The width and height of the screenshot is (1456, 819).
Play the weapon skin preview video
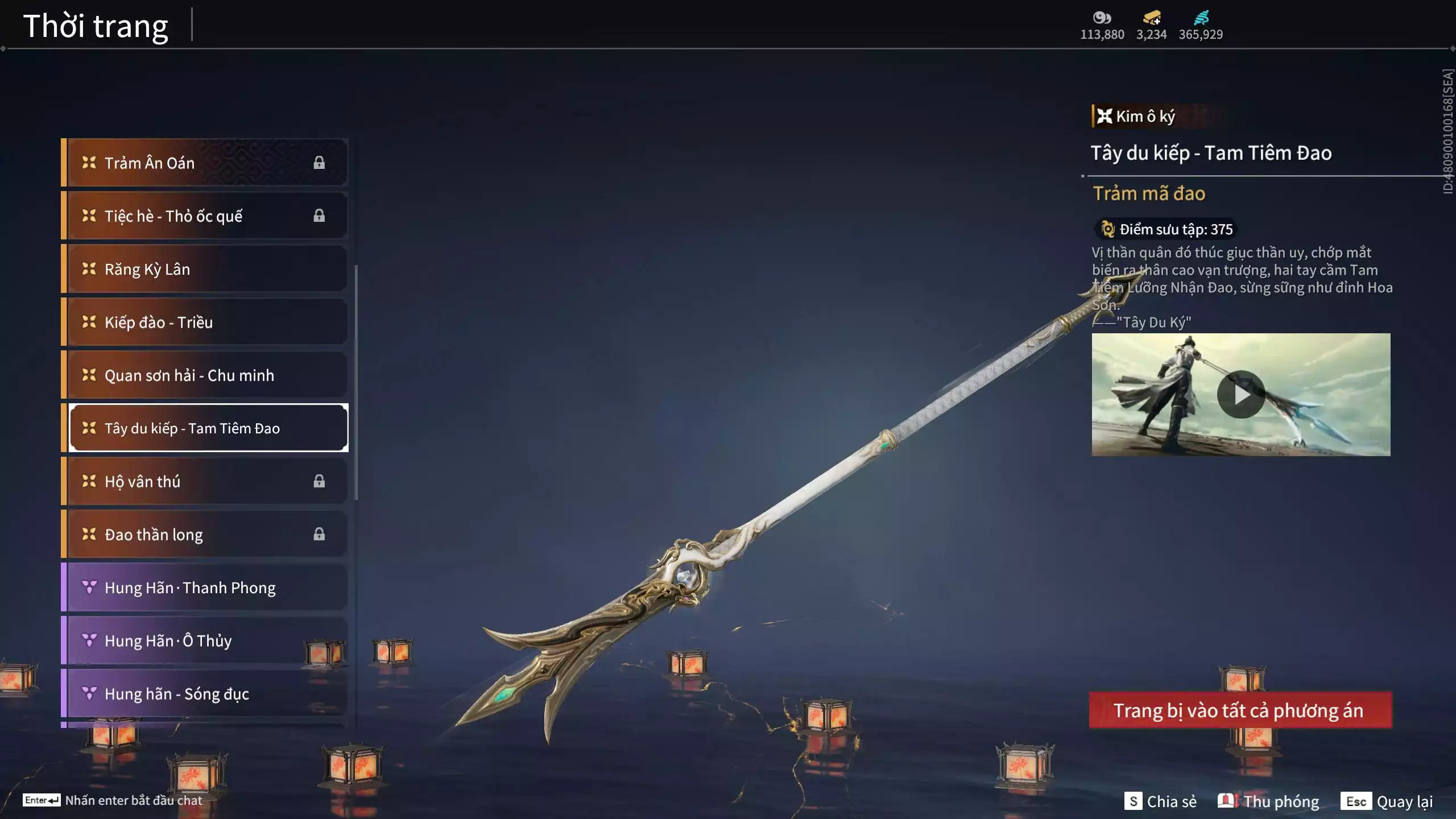coord(1240,394)
